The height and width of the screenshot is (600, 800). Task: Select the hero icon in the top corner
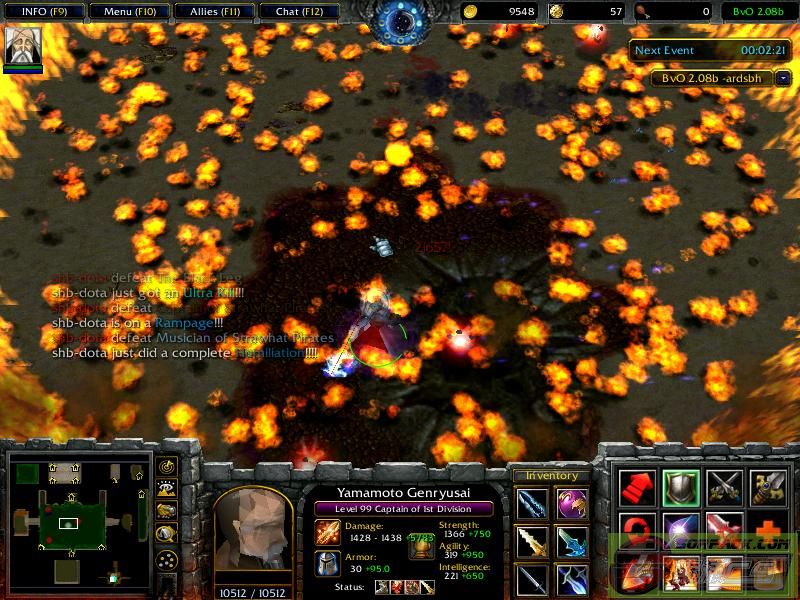coord(23,45)
